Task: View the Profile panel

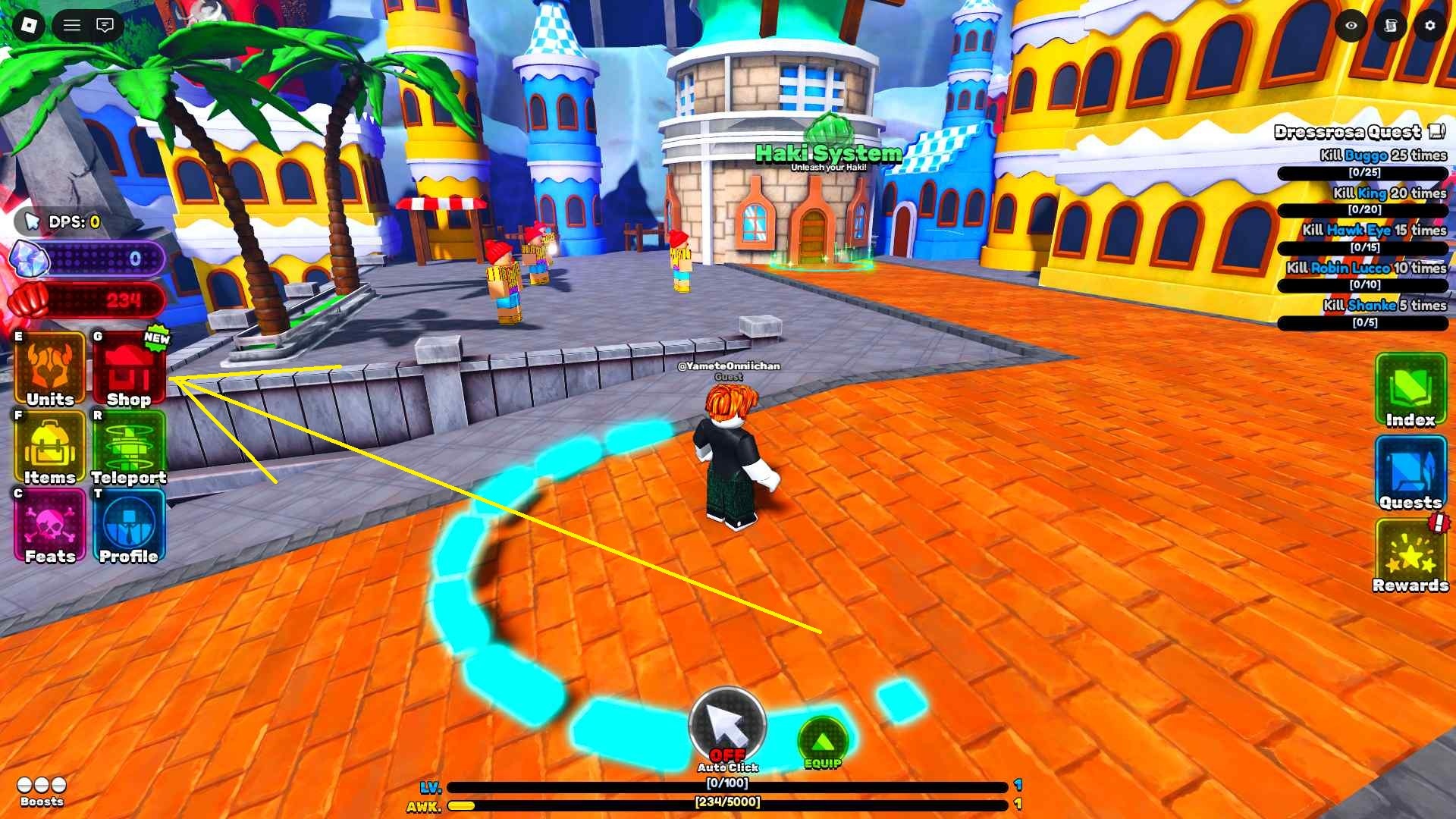Action: tap(128, 527)
